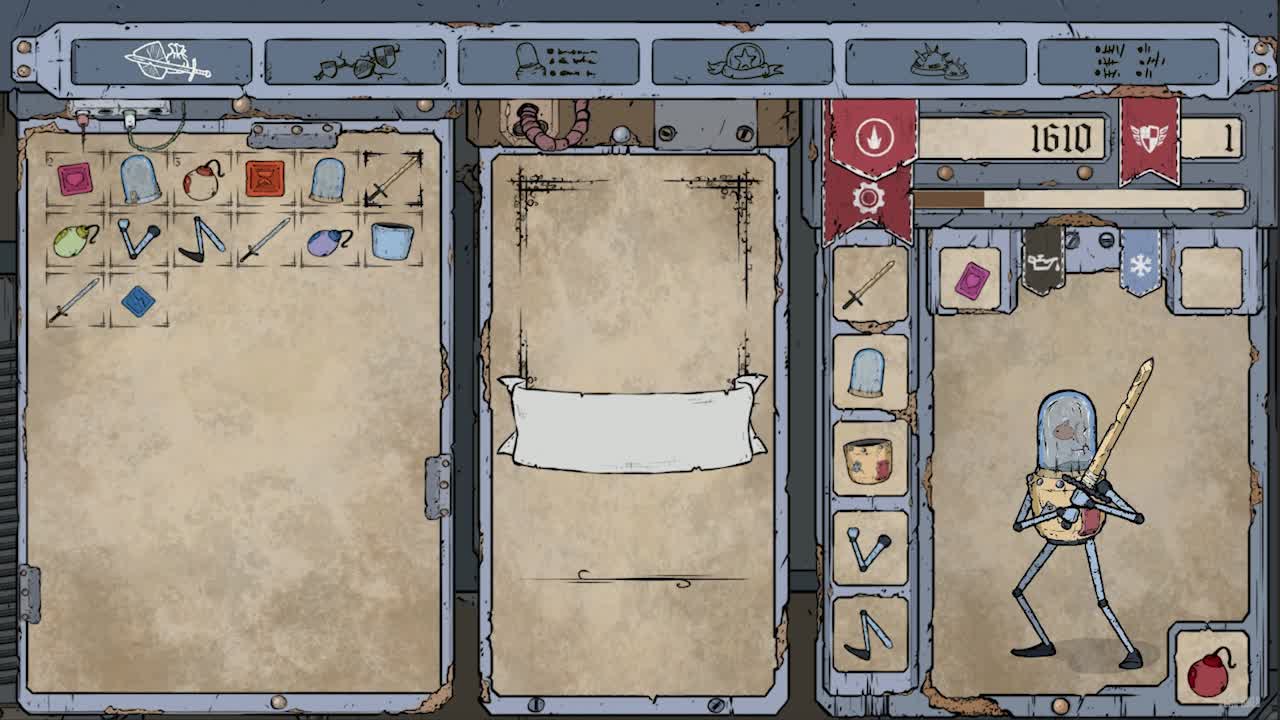
Task: Expand the red gear settings banner
Action: pos(869,197)
